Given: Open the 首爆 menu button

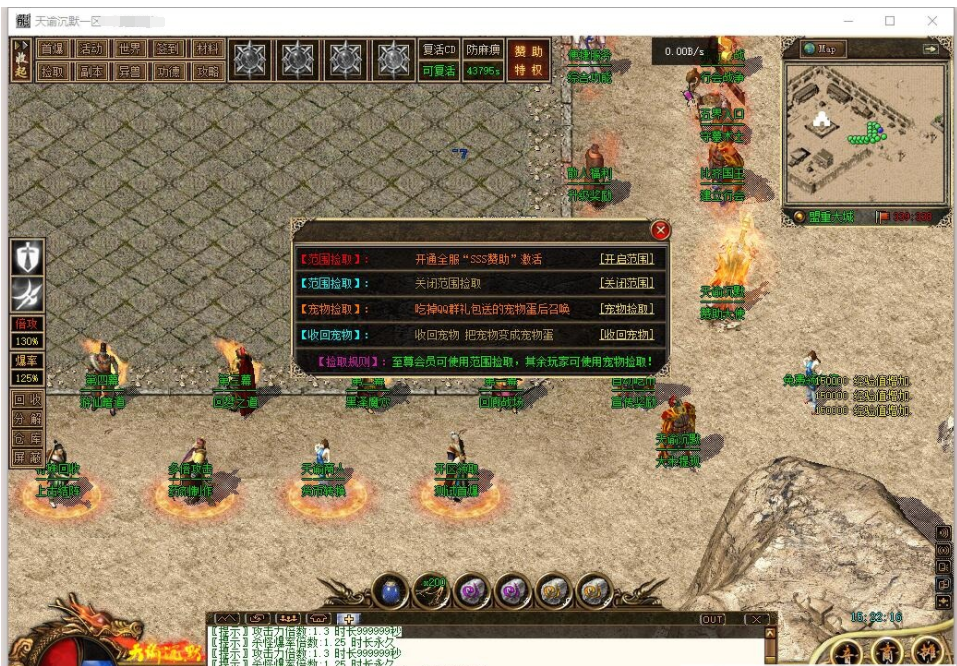Looking at the screenshot, I should pyautogui.click(x=52, y=49).
